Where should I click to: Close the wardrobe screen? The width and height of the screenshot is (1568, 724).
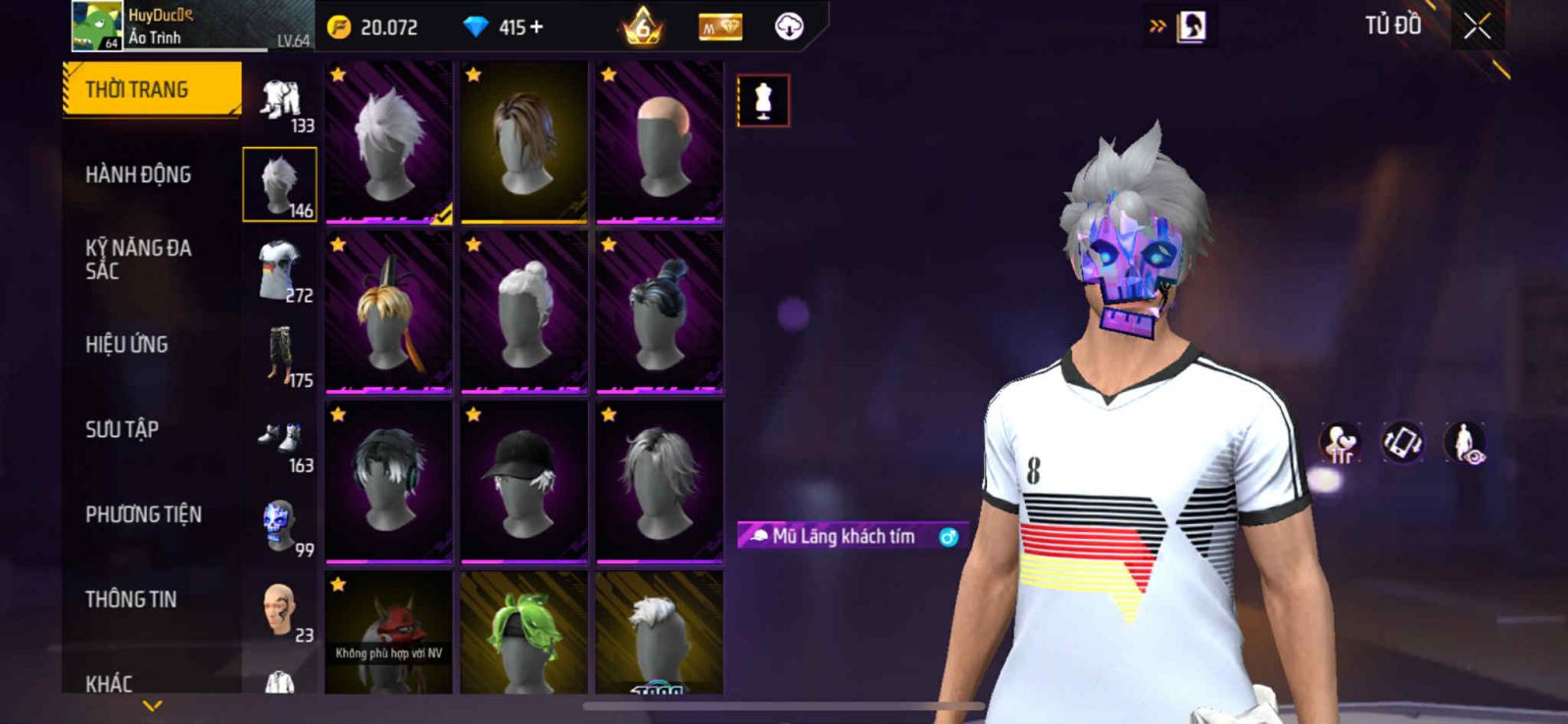[x=1477, y=26]
